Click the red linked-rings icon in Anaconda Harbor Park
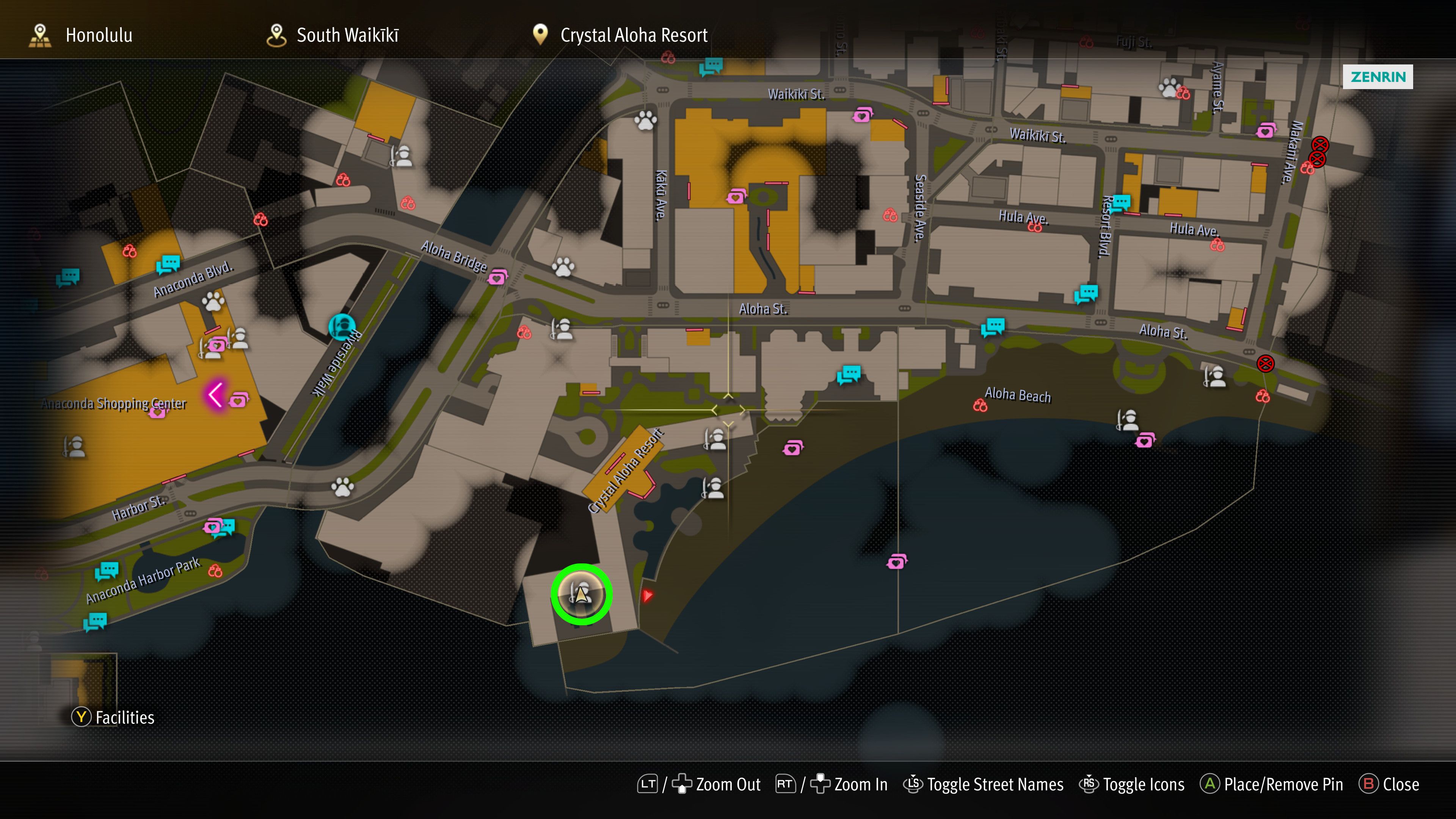This screenshot has height=819, width=1456. click(215, 571)
